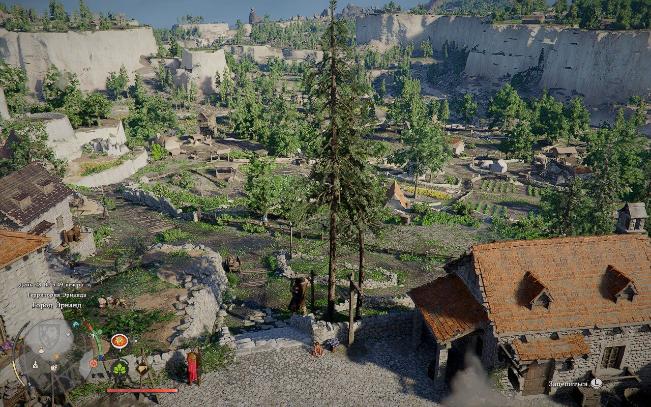Activate the green clover leaf icon
Screen dimensions: 651x407
click(120, 368)
